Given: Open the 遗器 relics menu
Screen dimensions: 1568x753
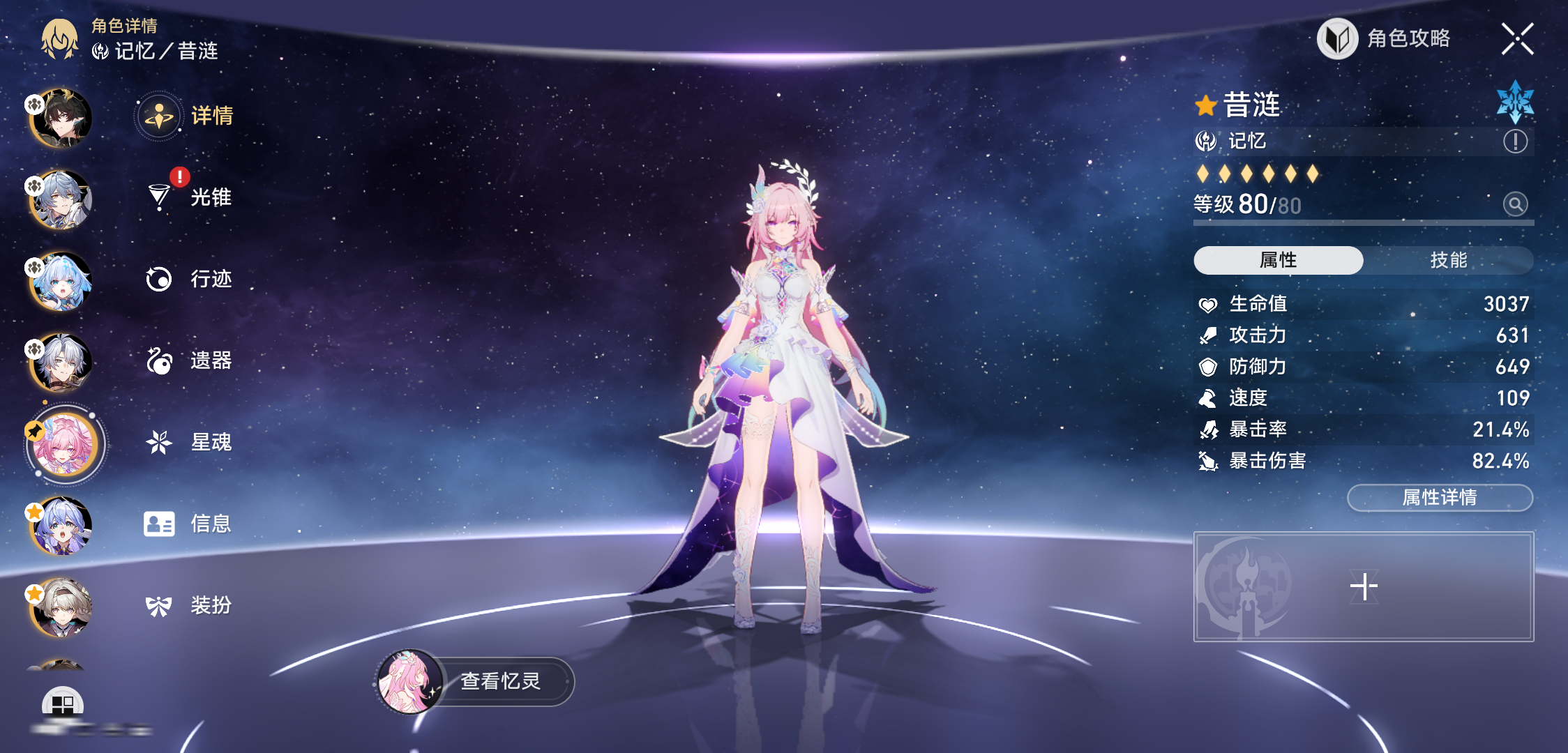Looking at the screenshot, I should pyautogui.click(x=188, y=360).
